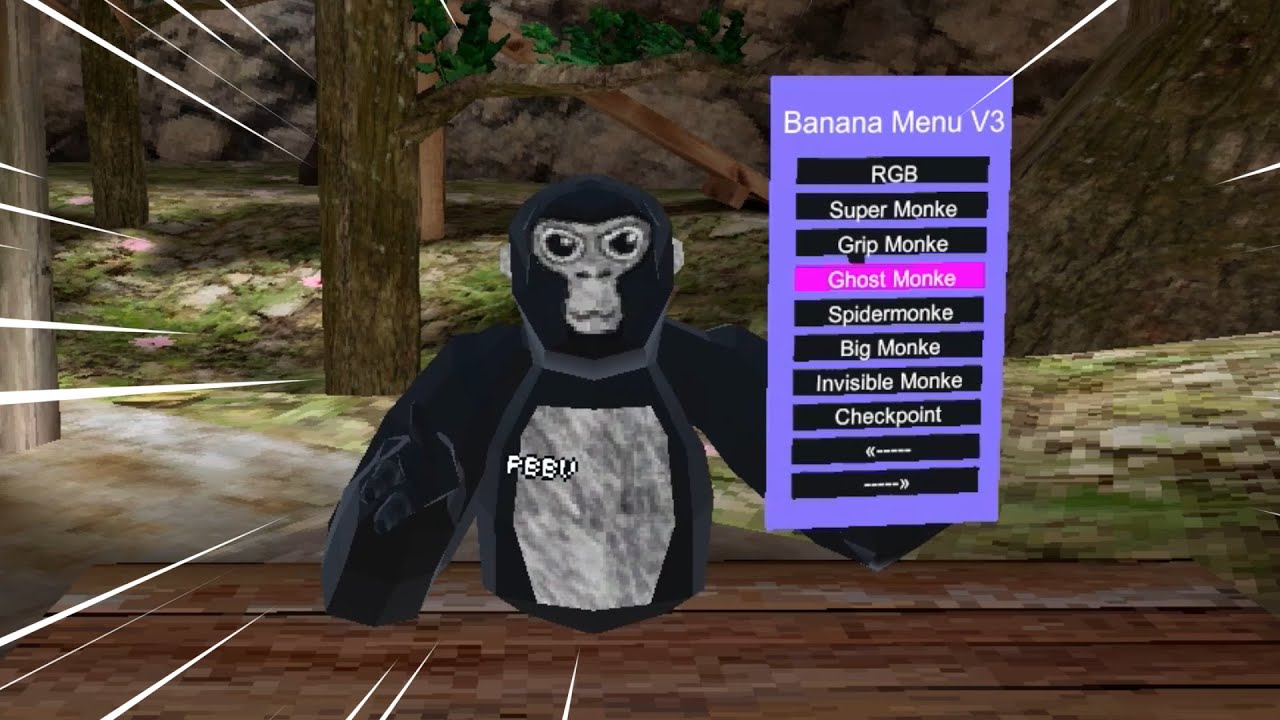Activate the Grip Monke option
The image size is (1280, 720).
point(892,243)
